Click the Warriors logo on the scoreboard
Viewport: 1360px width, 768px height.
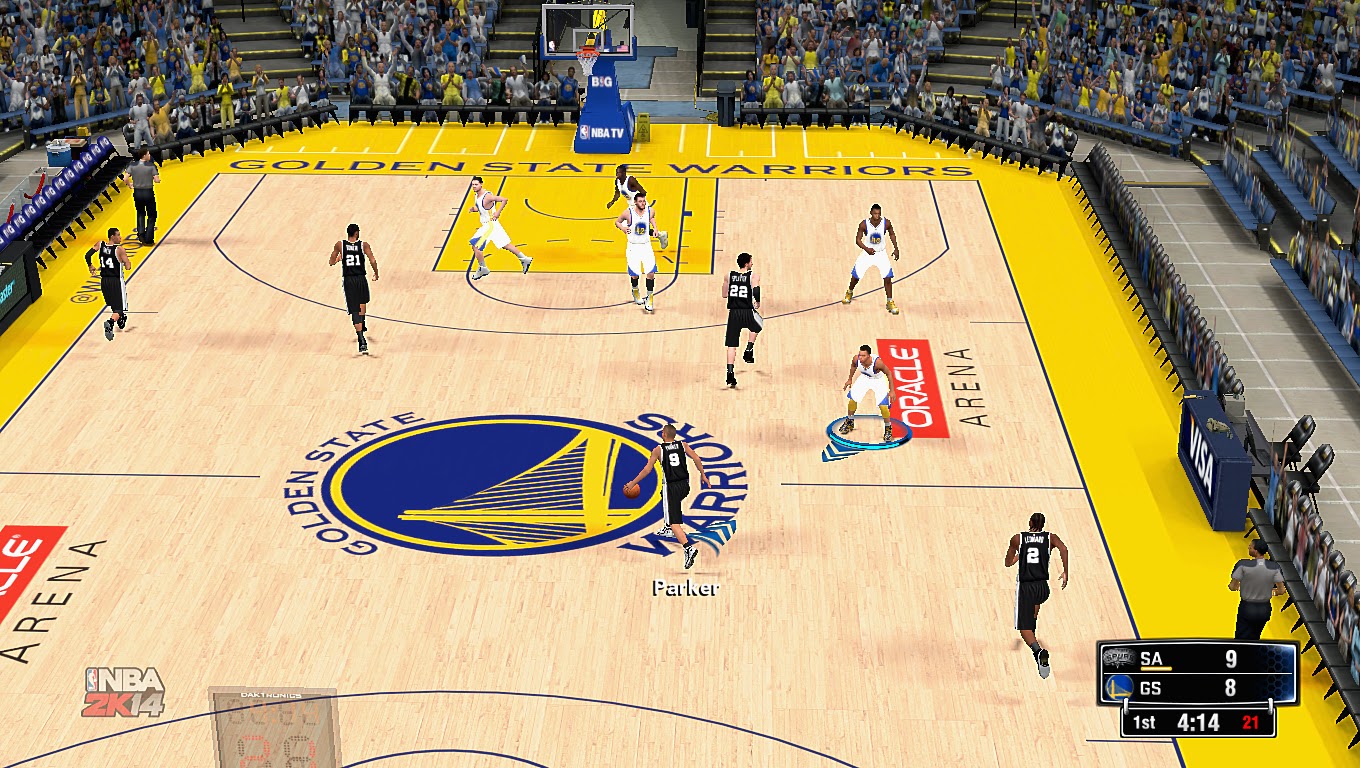(x=1118, y=686)
